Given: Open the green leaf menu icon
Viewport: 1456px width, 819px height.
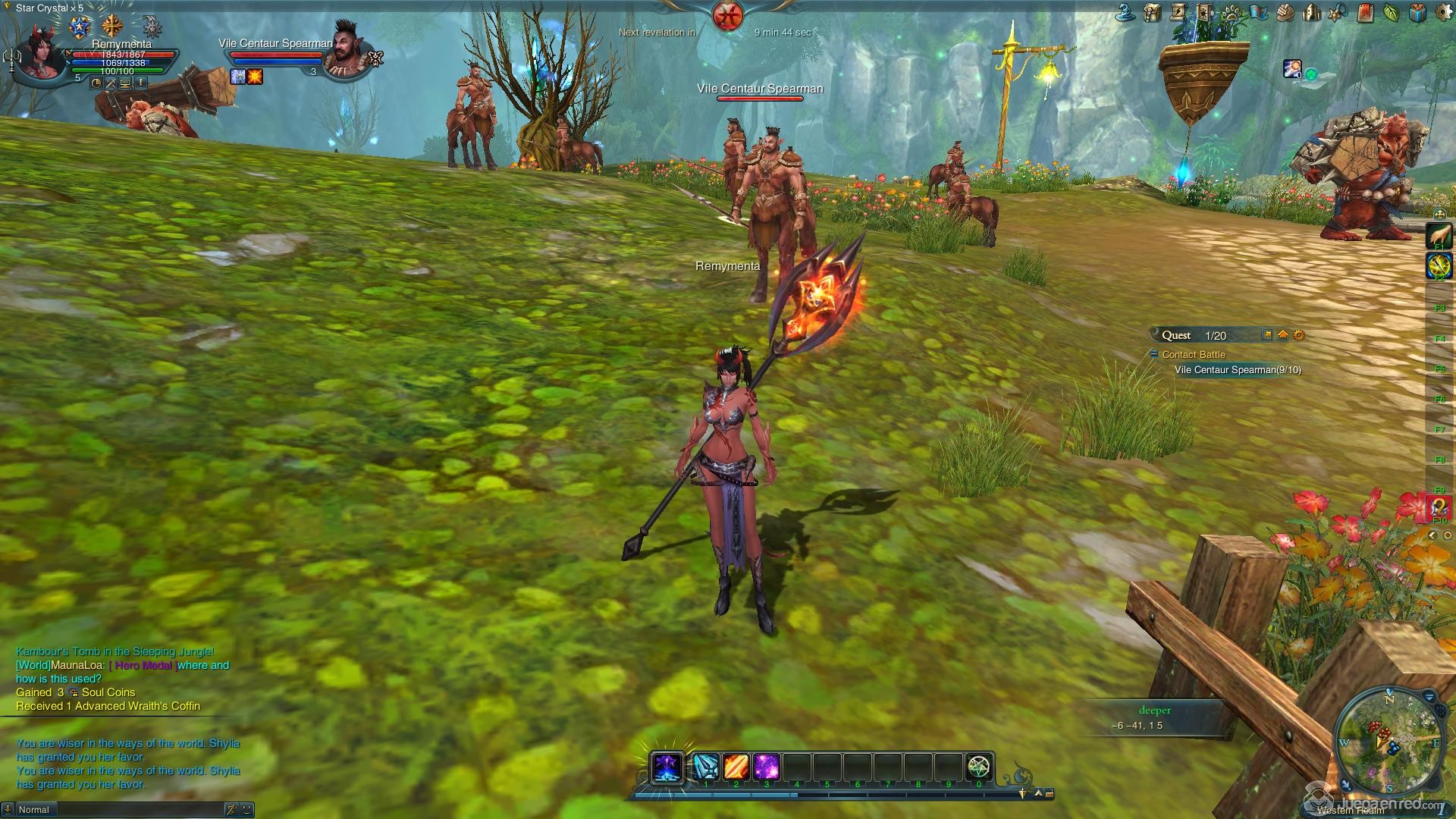Looking at the screenshot, I should click(1391, 11).
